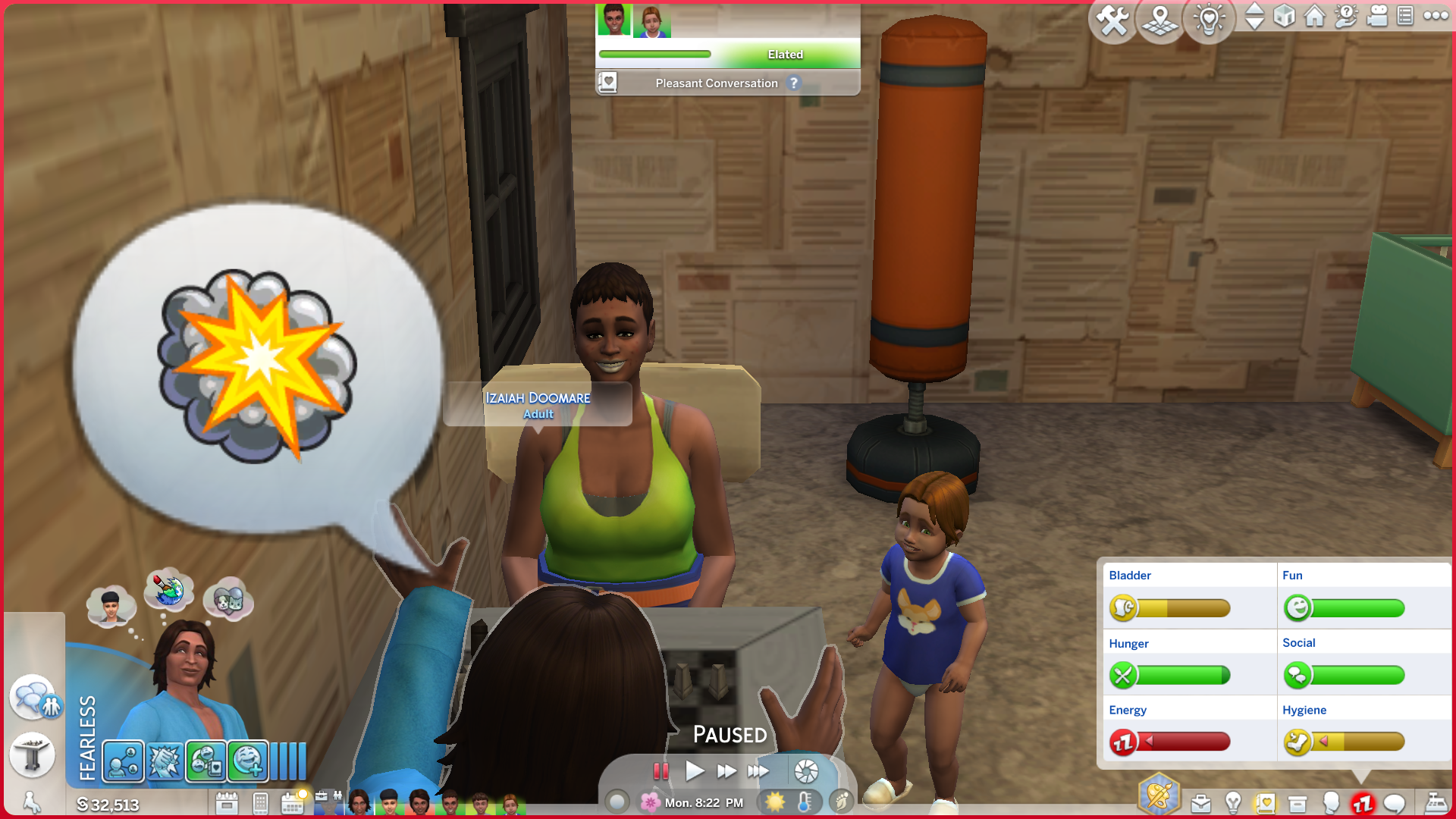Open the Simology head silhouette panel

(x=1331, y=803)
